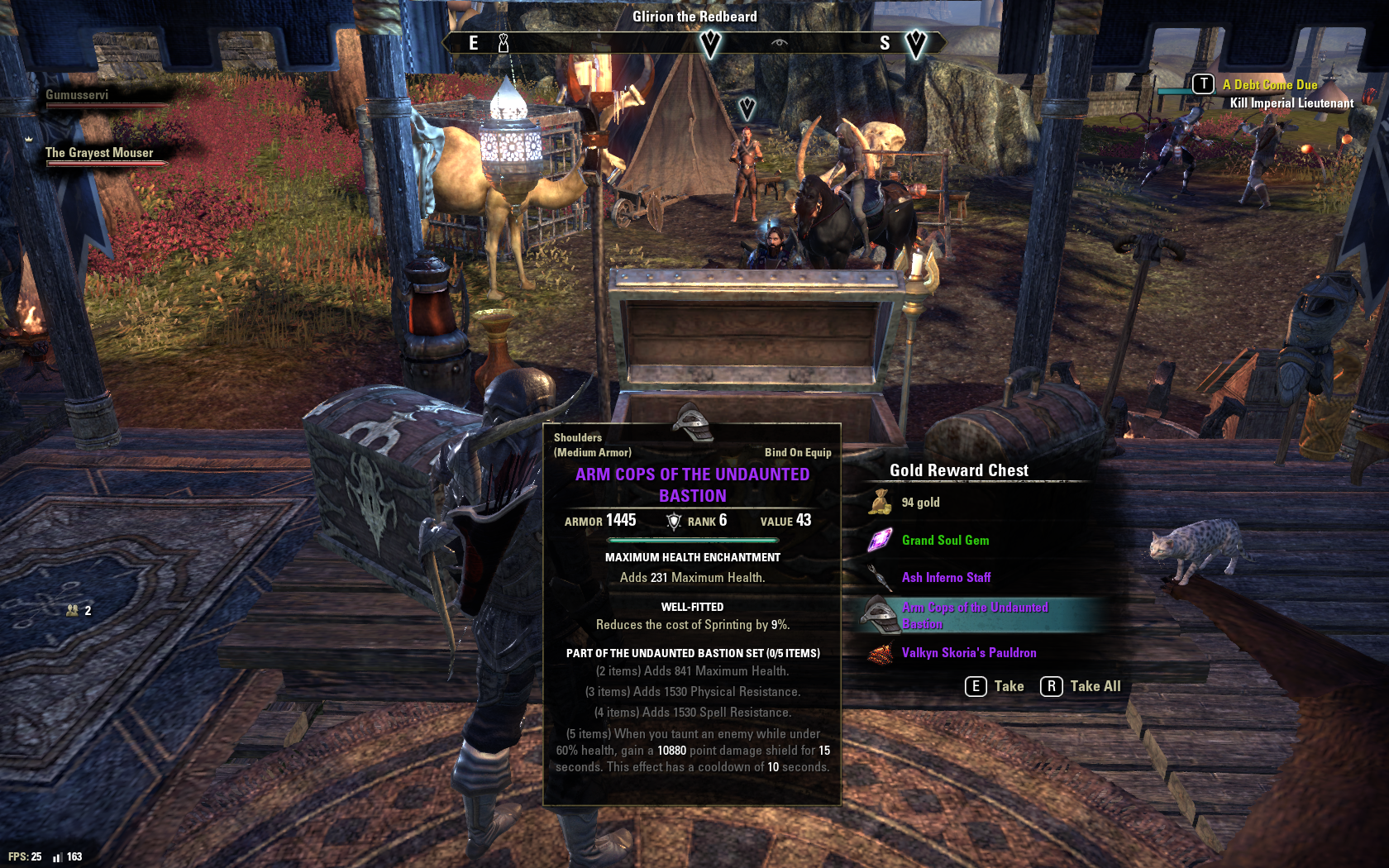Loot everything with Take All
Image resolution: width=1389 pixels, height=868 pixels.
coord(1081,686)
